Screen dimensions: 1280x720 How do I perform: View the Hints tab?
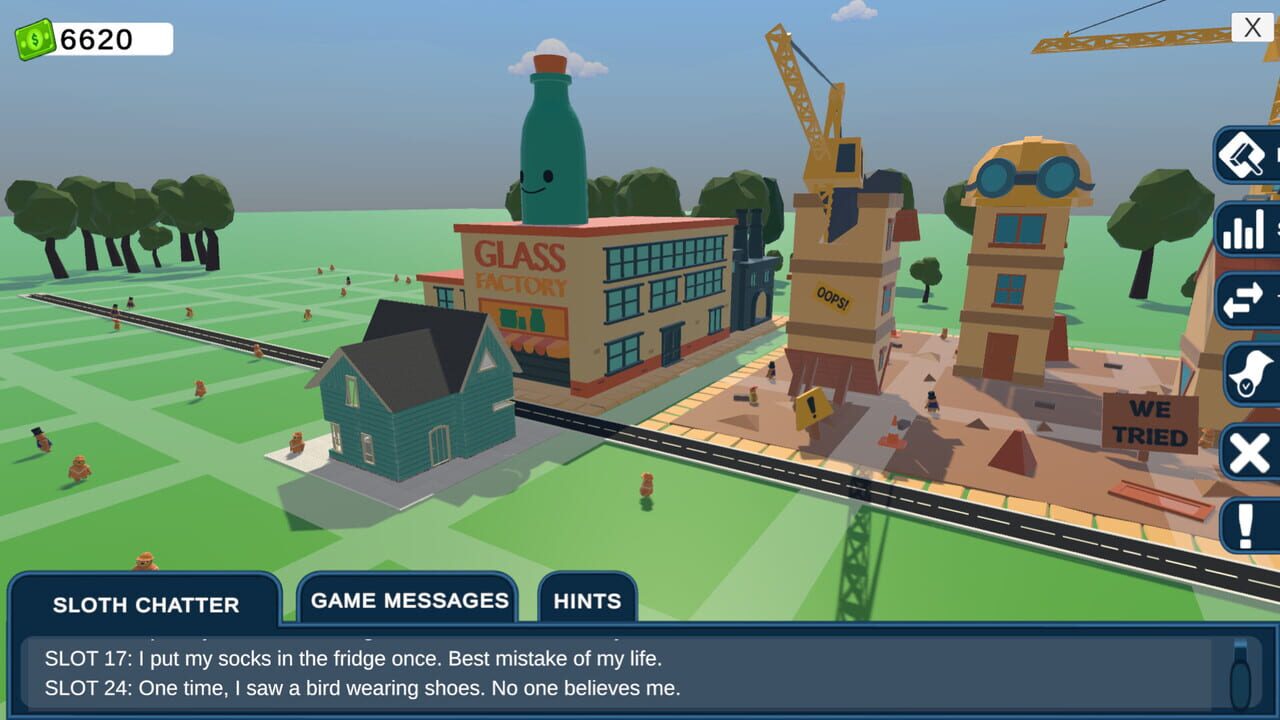(587, 601)
